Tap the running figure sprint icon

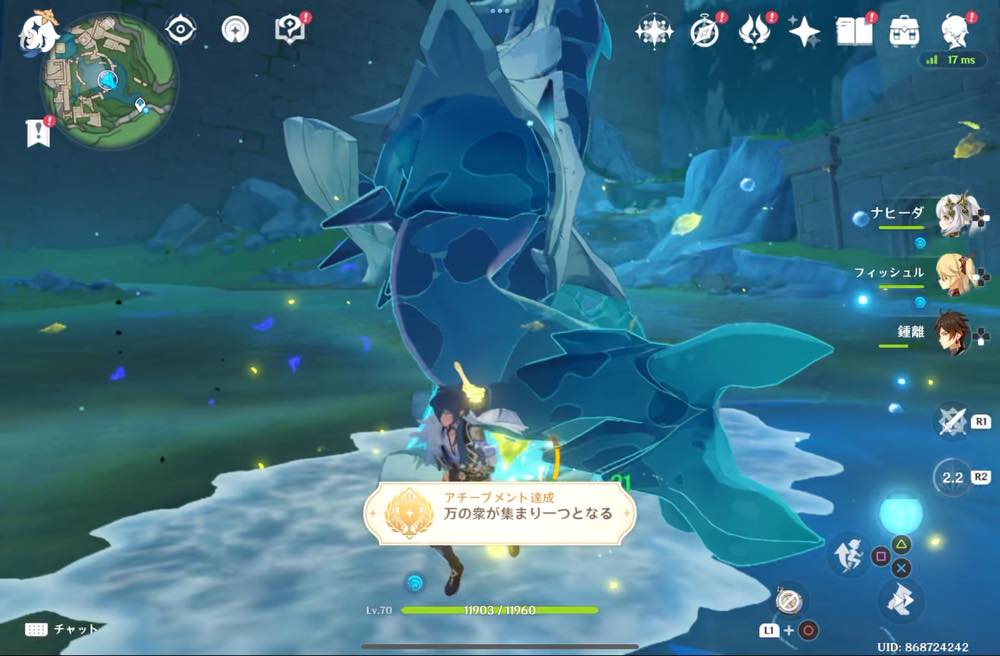tap(848, 553)
